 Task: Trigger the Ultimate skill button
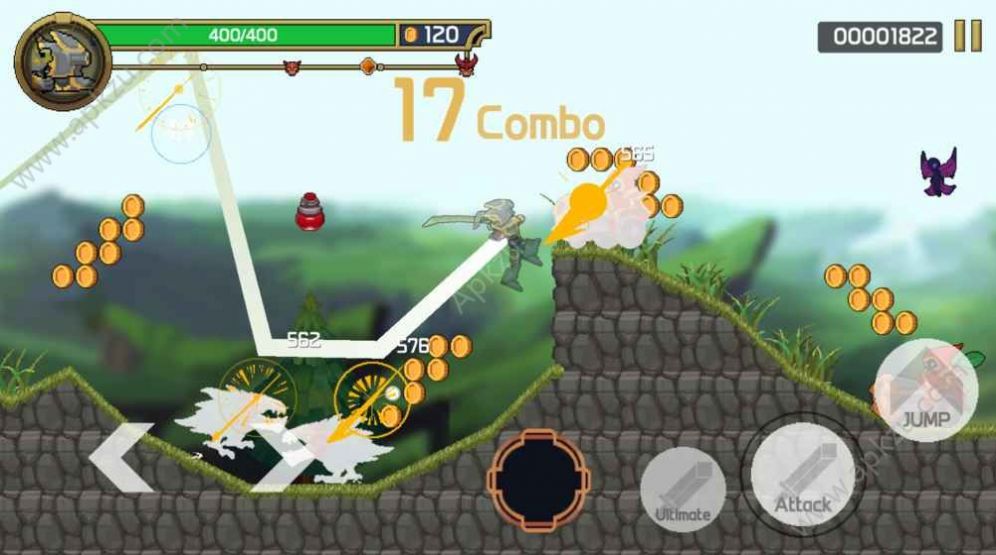pos(683,488)
